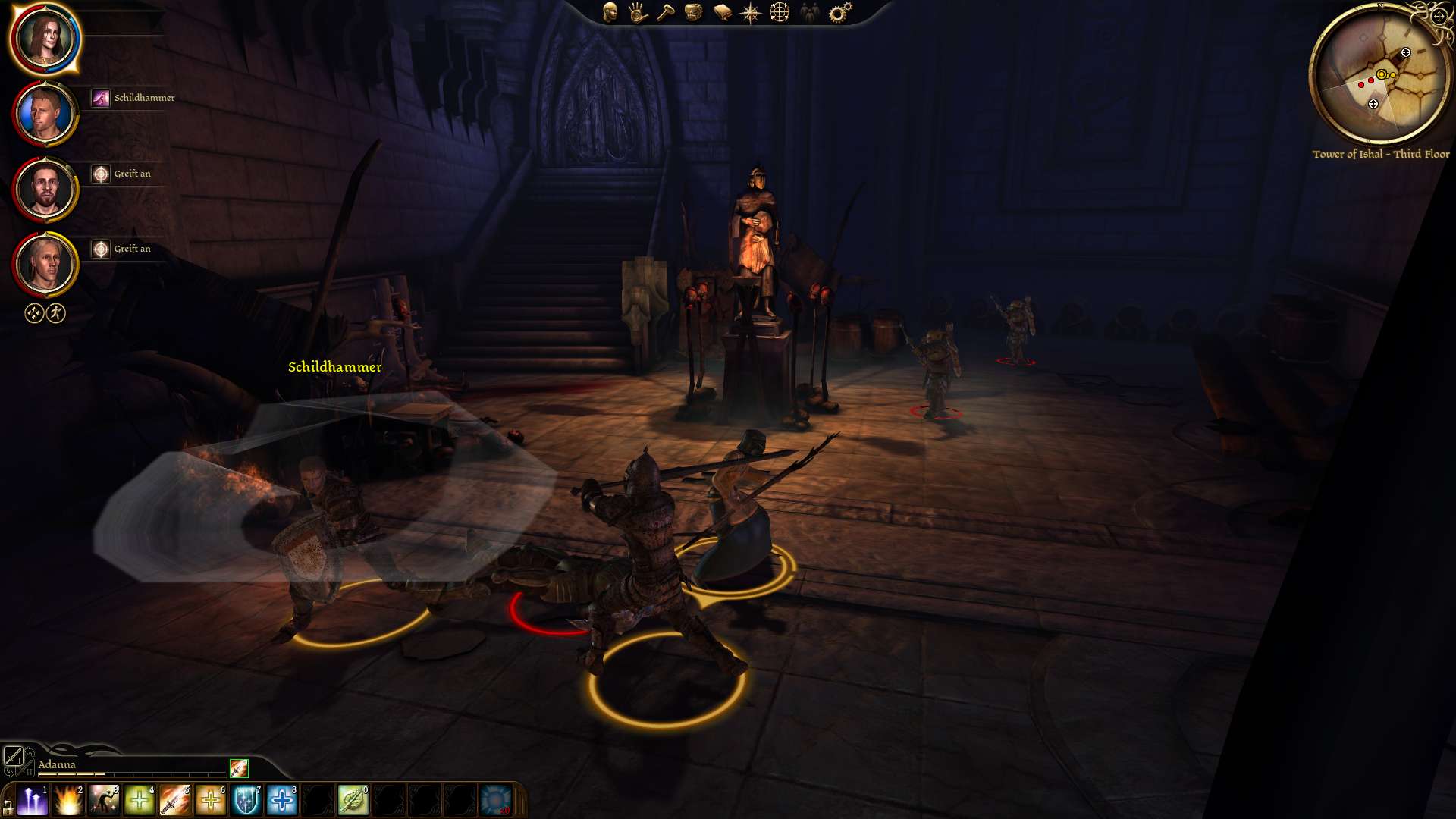Zoom the minimap with its plus control
The image size is (1456, 819).
[1440, 16]
